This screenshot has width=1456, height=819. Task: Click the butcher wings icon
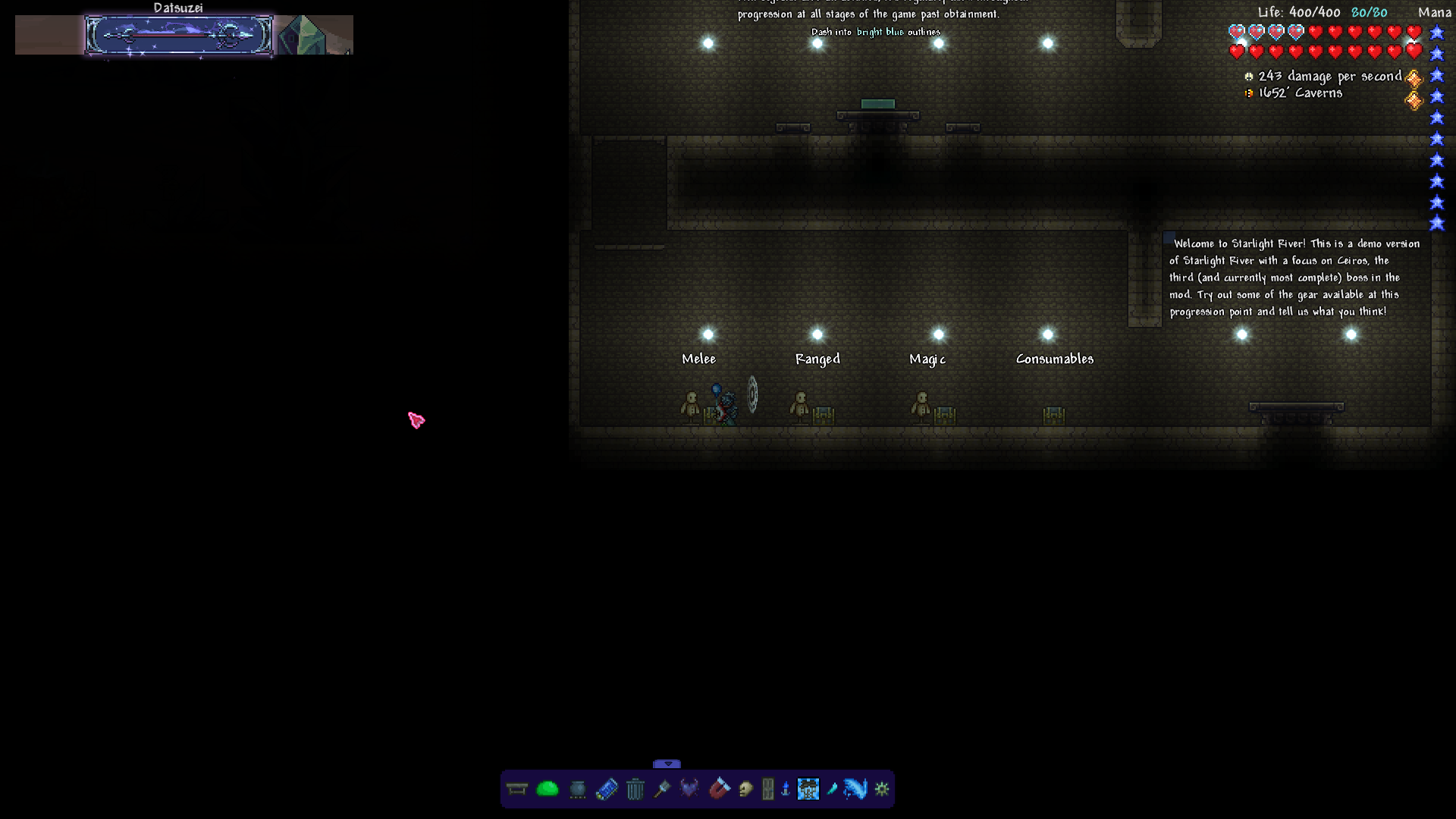pyautogui.click(x=689, y=789)
